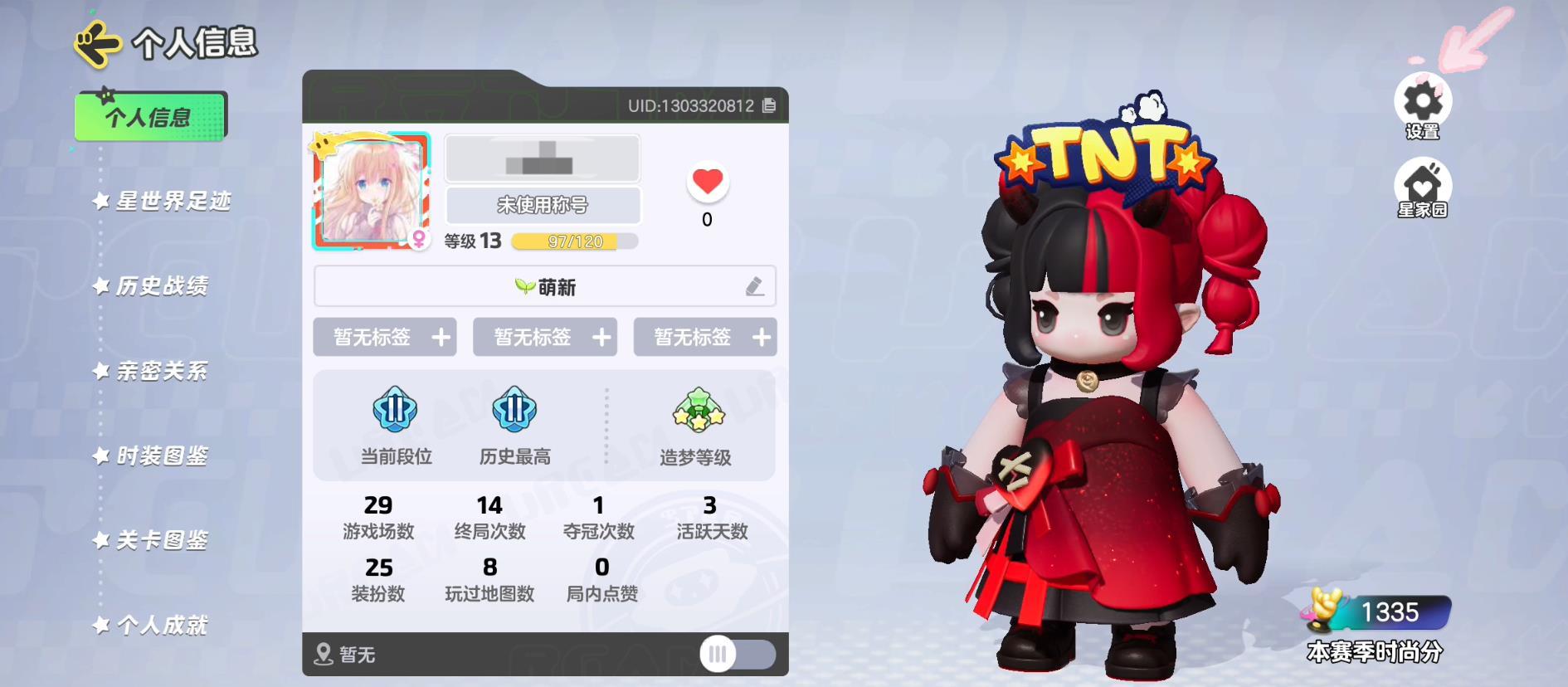1568x687 pixels.
Task: Tap the red heart like button
Action: [707, 182]
